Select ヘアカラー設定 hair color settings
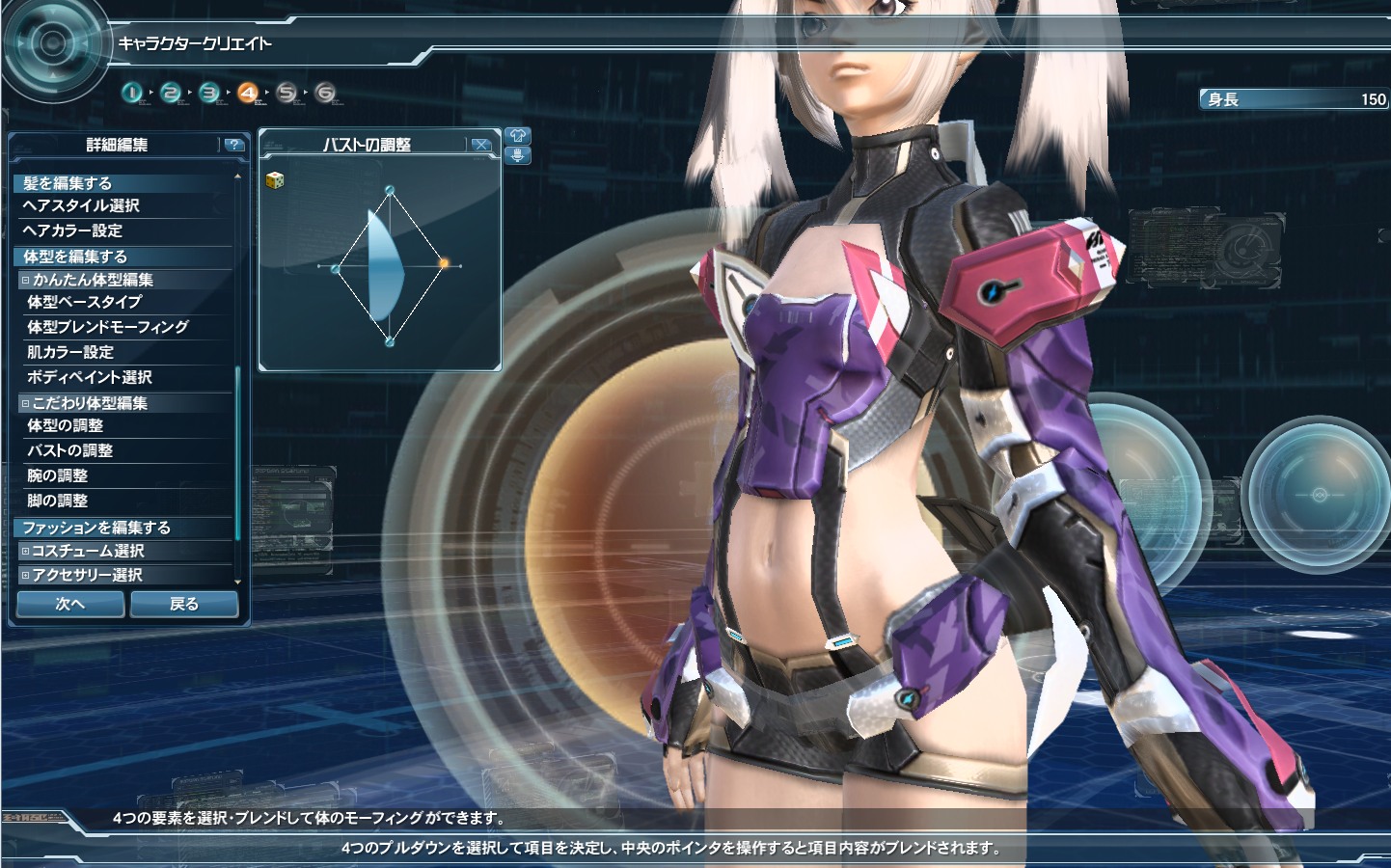 coord(72,231)
